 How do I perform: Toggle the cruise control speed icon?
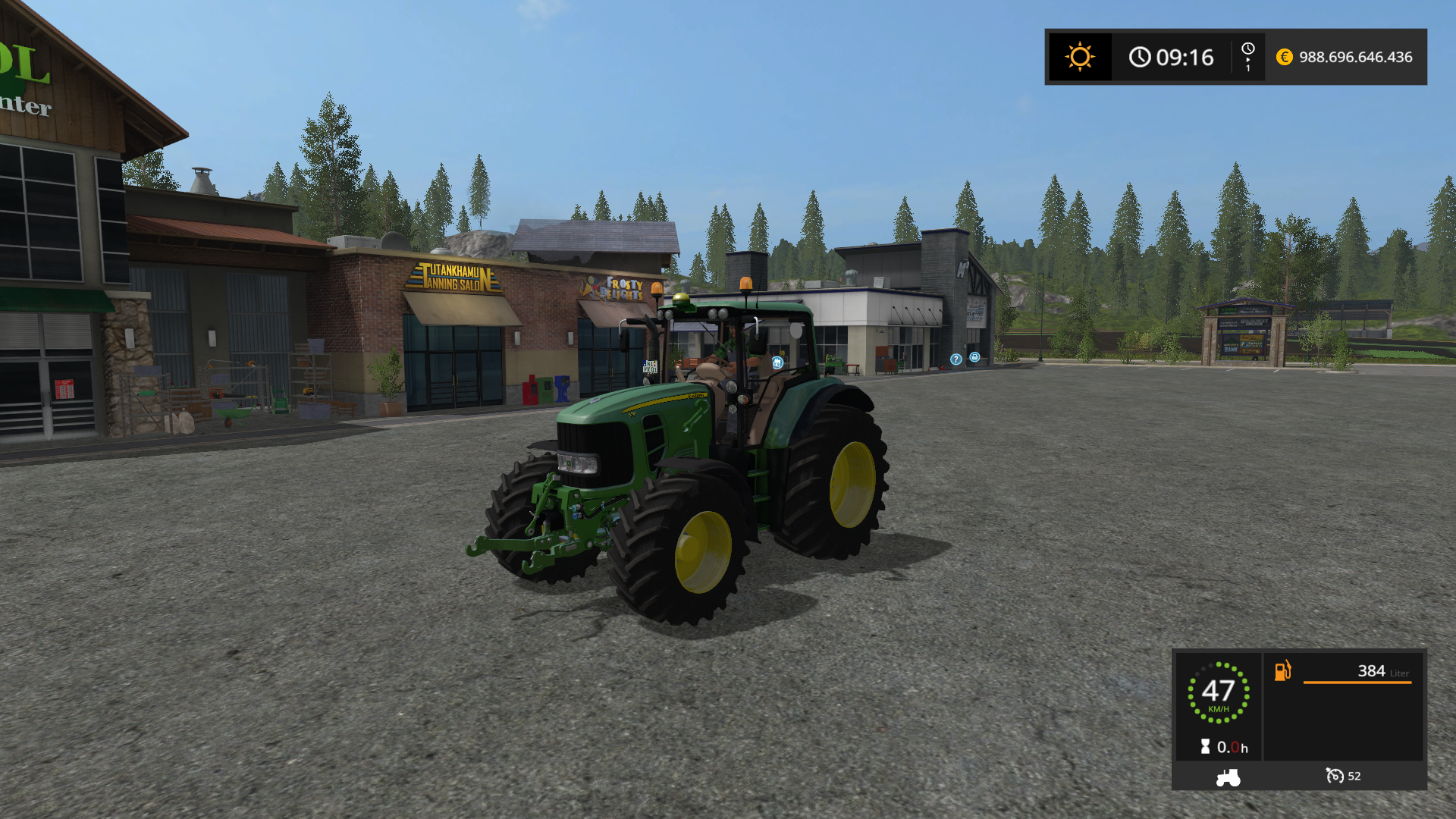(1334, 776)
